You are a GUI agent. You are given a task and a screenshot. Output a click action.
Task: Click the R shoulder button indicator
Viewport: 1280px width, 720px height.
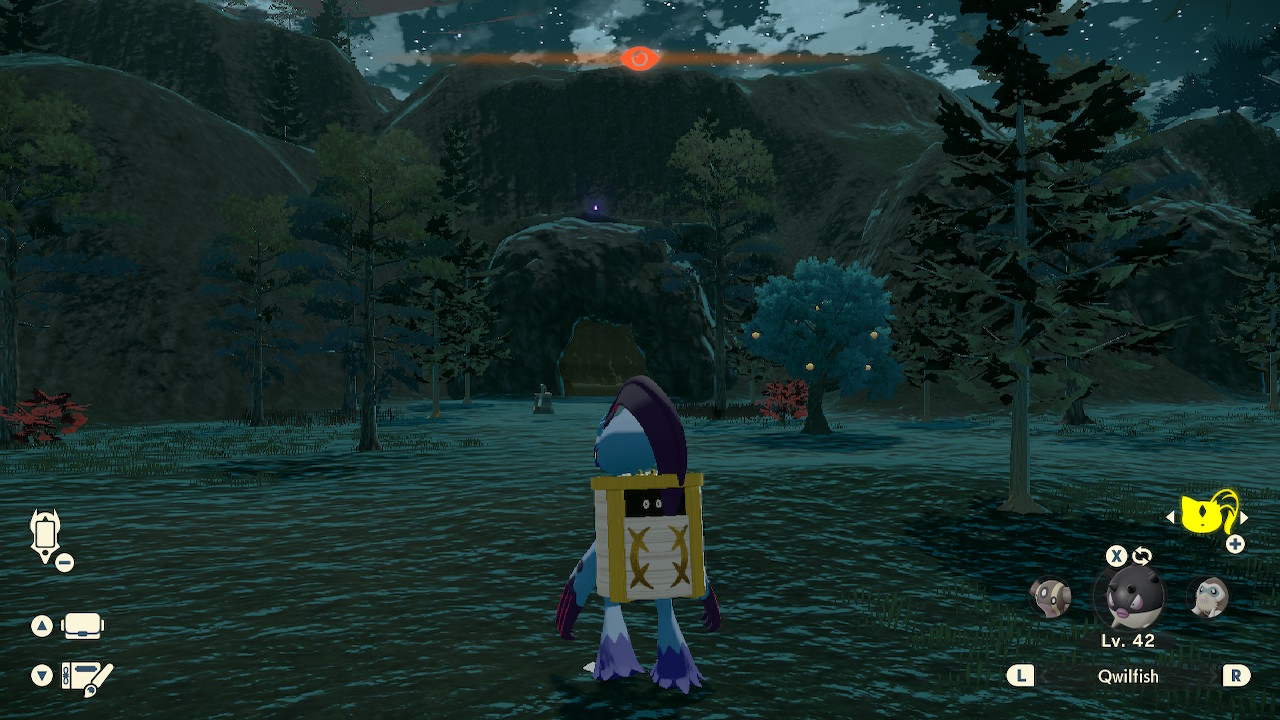click(x=1237, y=673)
